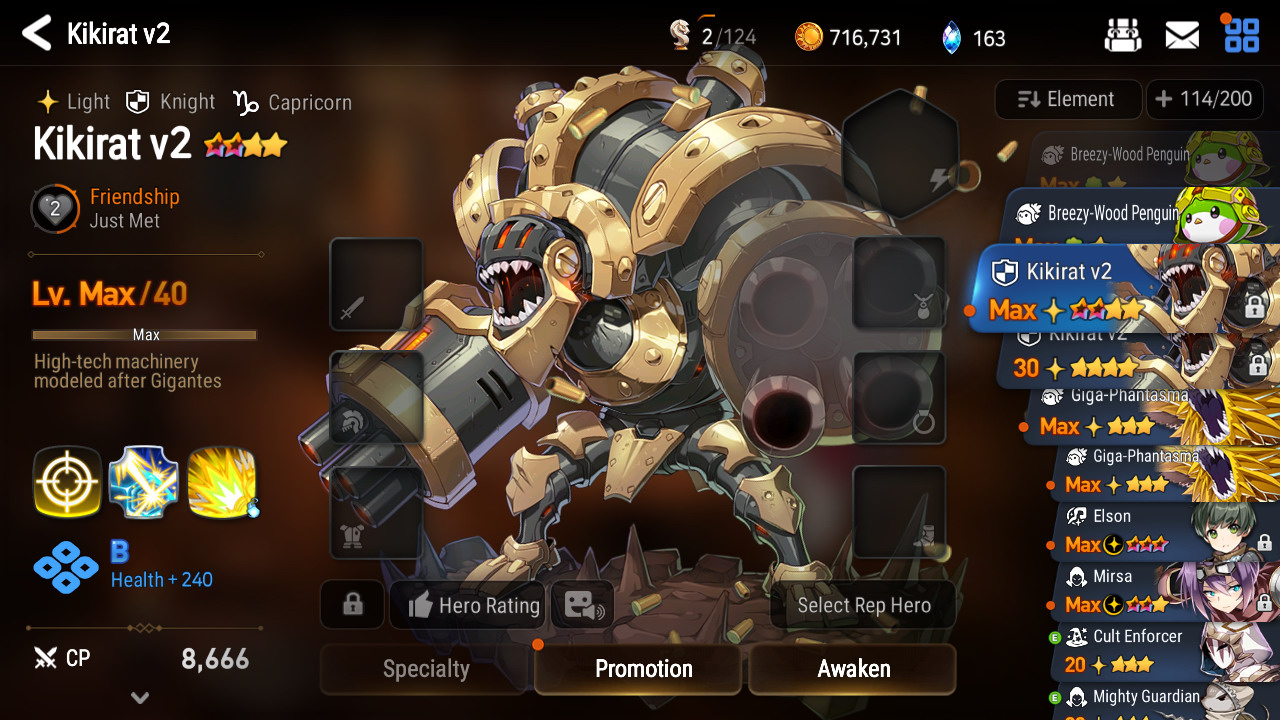Open the mailbox envelope icon
Image resolution: width=1280 pixels, height=720 pixels.
tap(1182, 36)
